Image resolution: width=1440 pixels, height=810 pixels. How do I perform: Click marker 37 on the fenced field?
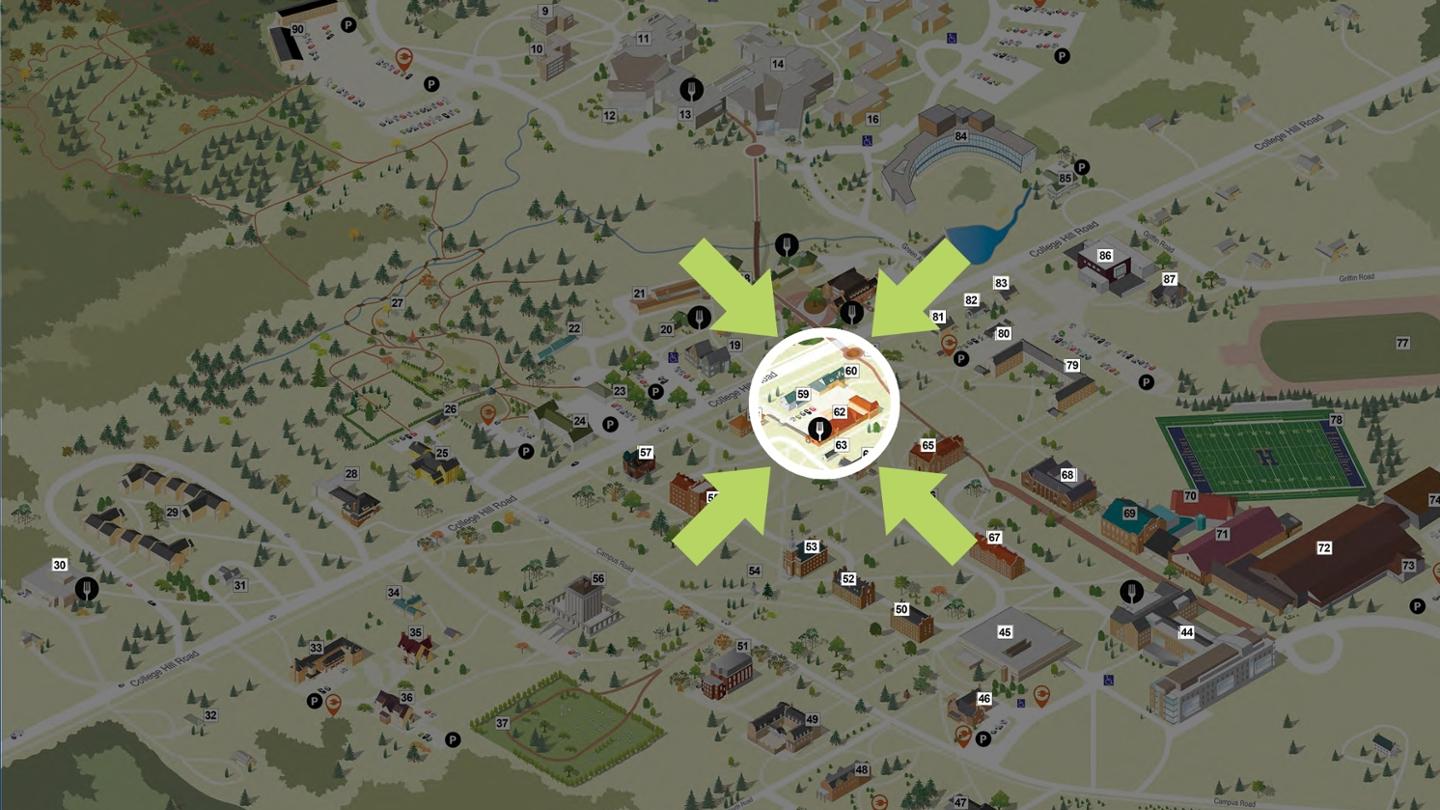pos(502,723)
